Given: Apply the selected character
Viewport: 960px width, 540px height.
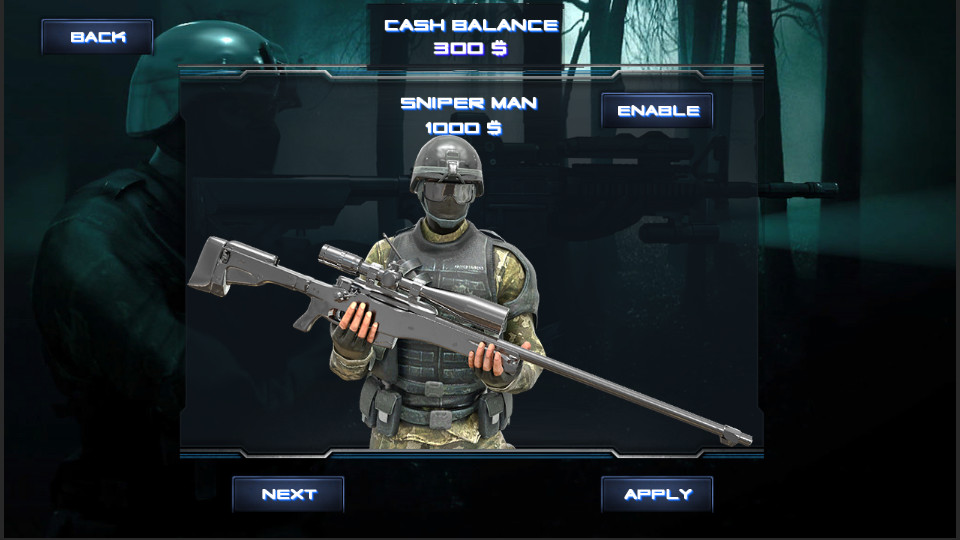Looking at the screenshot, I should (657, 494).
